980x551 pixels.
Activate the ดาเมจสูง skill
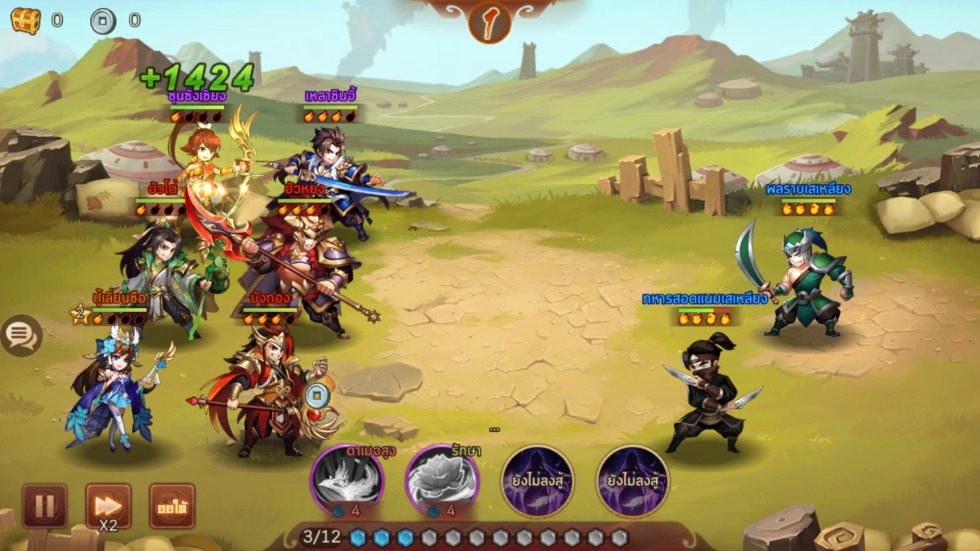[x=346, y=480]
